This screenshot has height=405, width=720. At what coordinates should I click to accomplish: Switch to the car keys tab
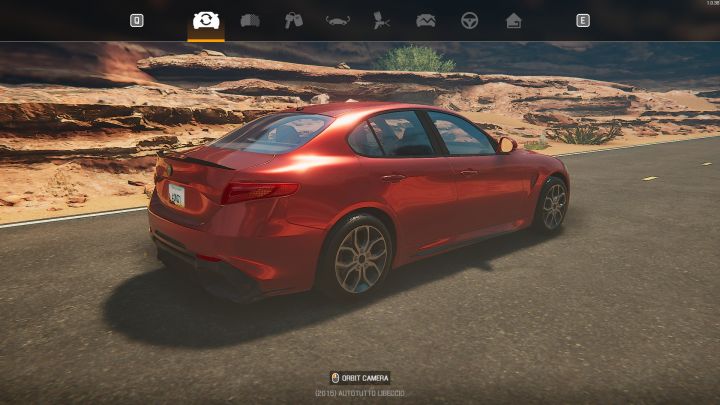click(x=293, y=20)
